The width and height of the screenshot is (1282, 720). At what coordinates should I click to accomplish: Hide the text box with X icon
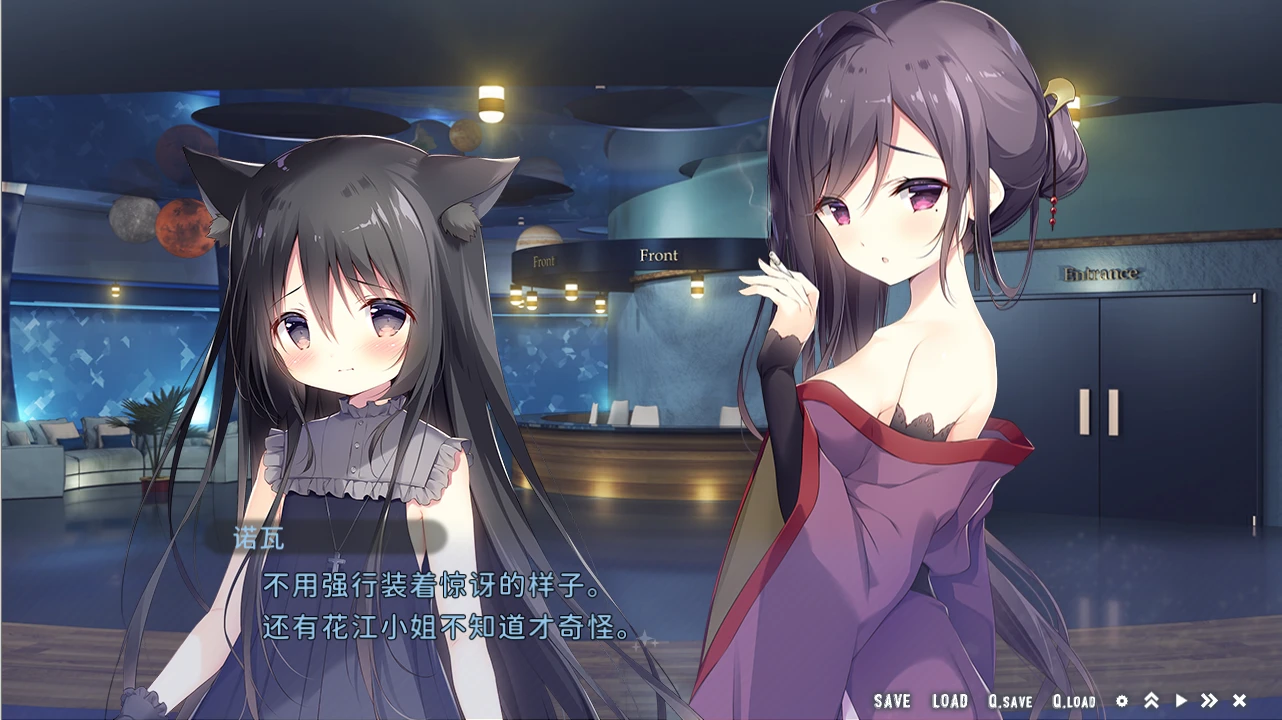tap(1240, 701)
